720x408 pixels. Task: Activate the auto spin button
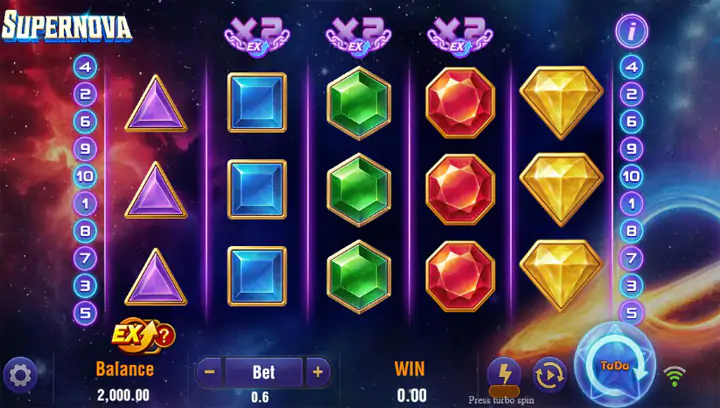[x=549, y=374]
